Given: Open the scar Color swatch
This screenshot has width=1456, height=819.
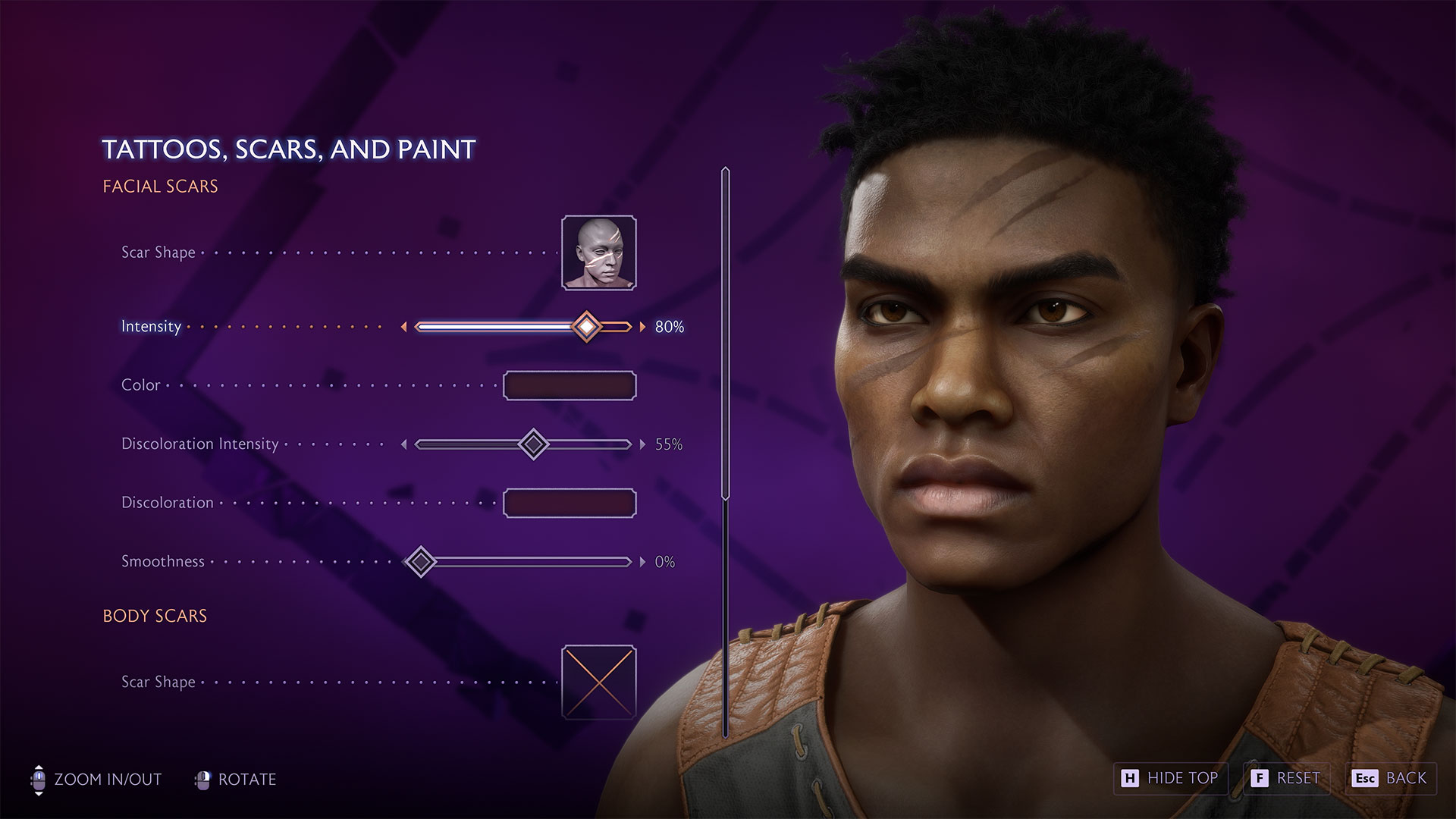Looking at the screenshot, I should point(570,385).
